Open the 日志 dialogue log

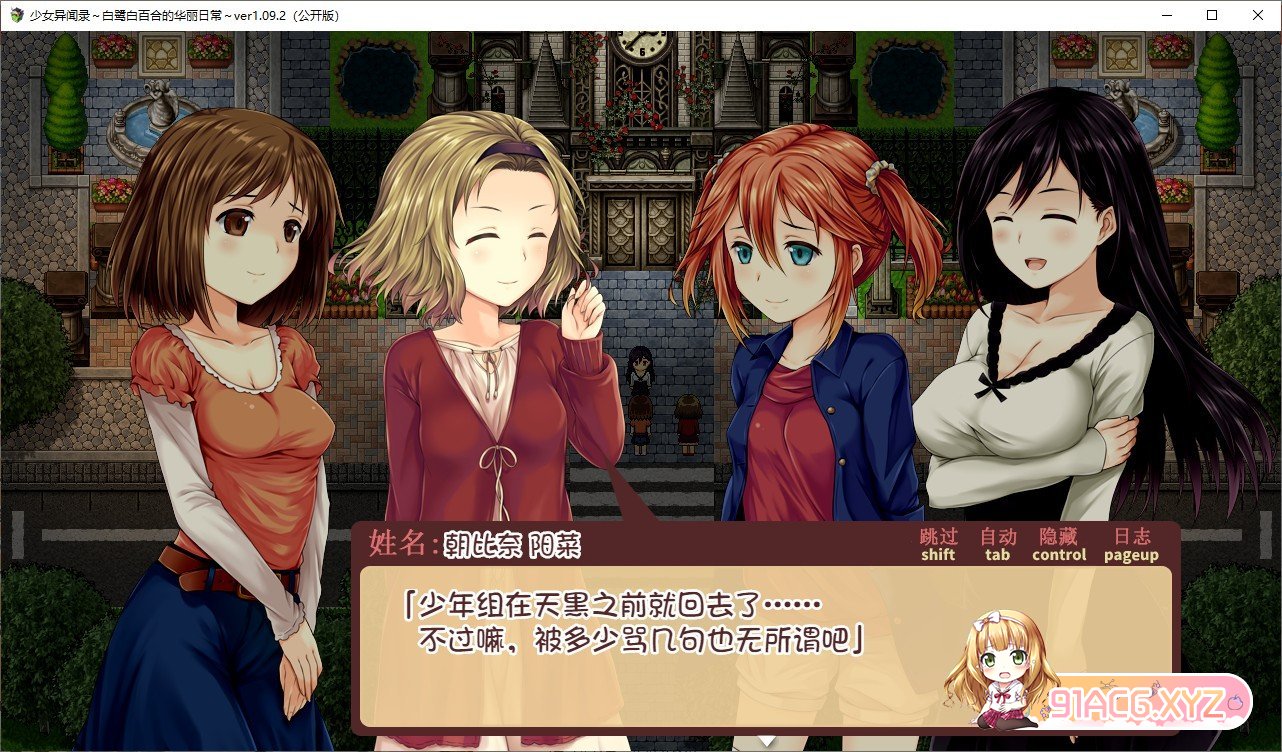click(1131, 544)
